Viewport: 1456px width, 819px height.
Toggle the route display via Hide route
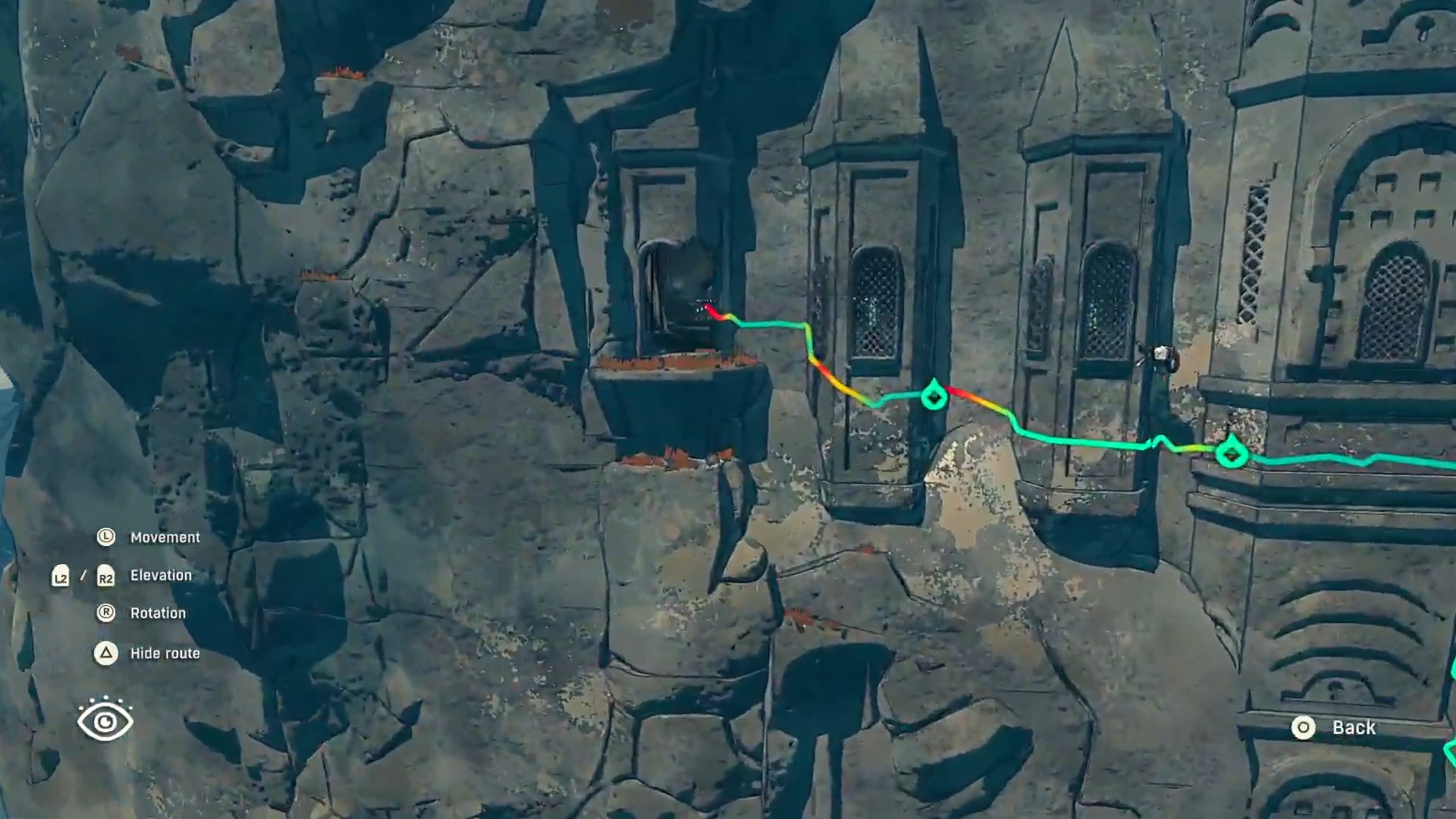[105, 653]
